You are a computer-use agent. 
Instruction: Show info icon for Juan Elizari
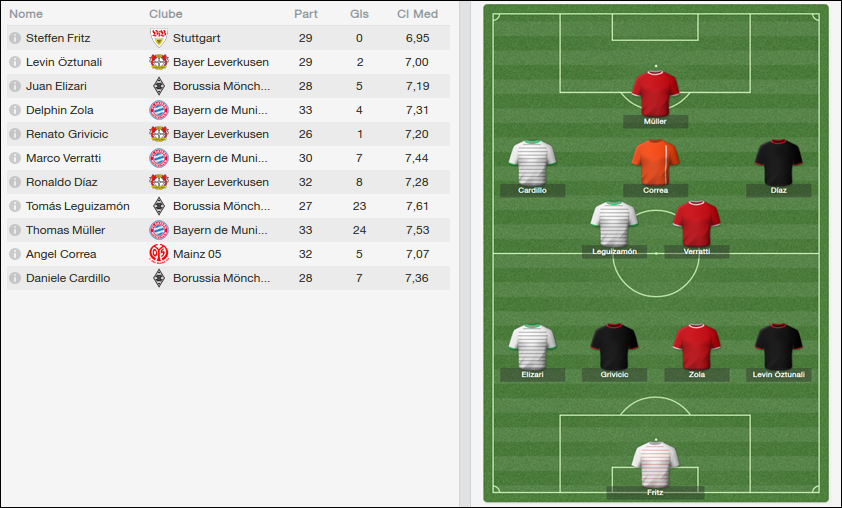[x=15, y=86]
